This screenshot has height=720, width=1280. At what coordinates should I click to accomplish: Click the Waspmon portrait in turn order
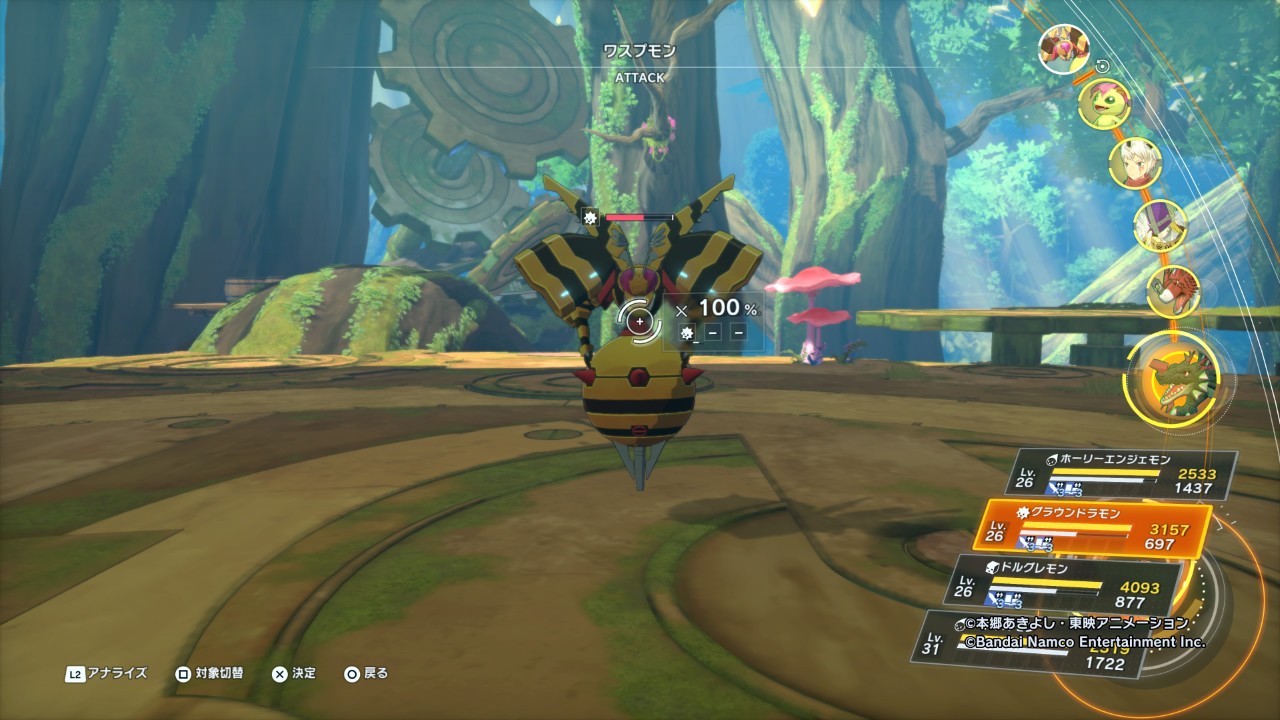tap(1063, 49)
